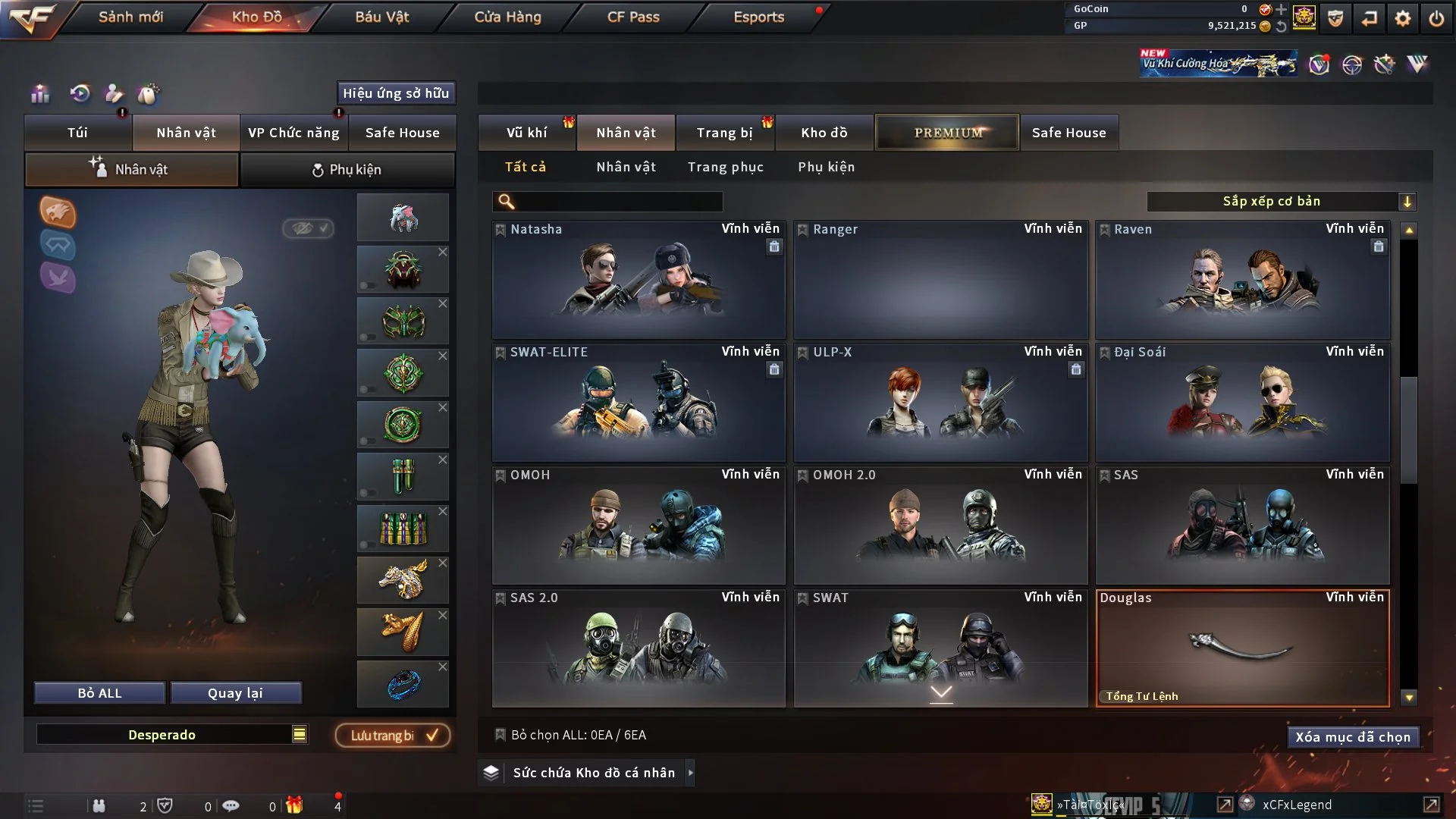Open the Hiệu ứng sở hữu panel
Screen dimensions: 1456x819
(396, 93)
